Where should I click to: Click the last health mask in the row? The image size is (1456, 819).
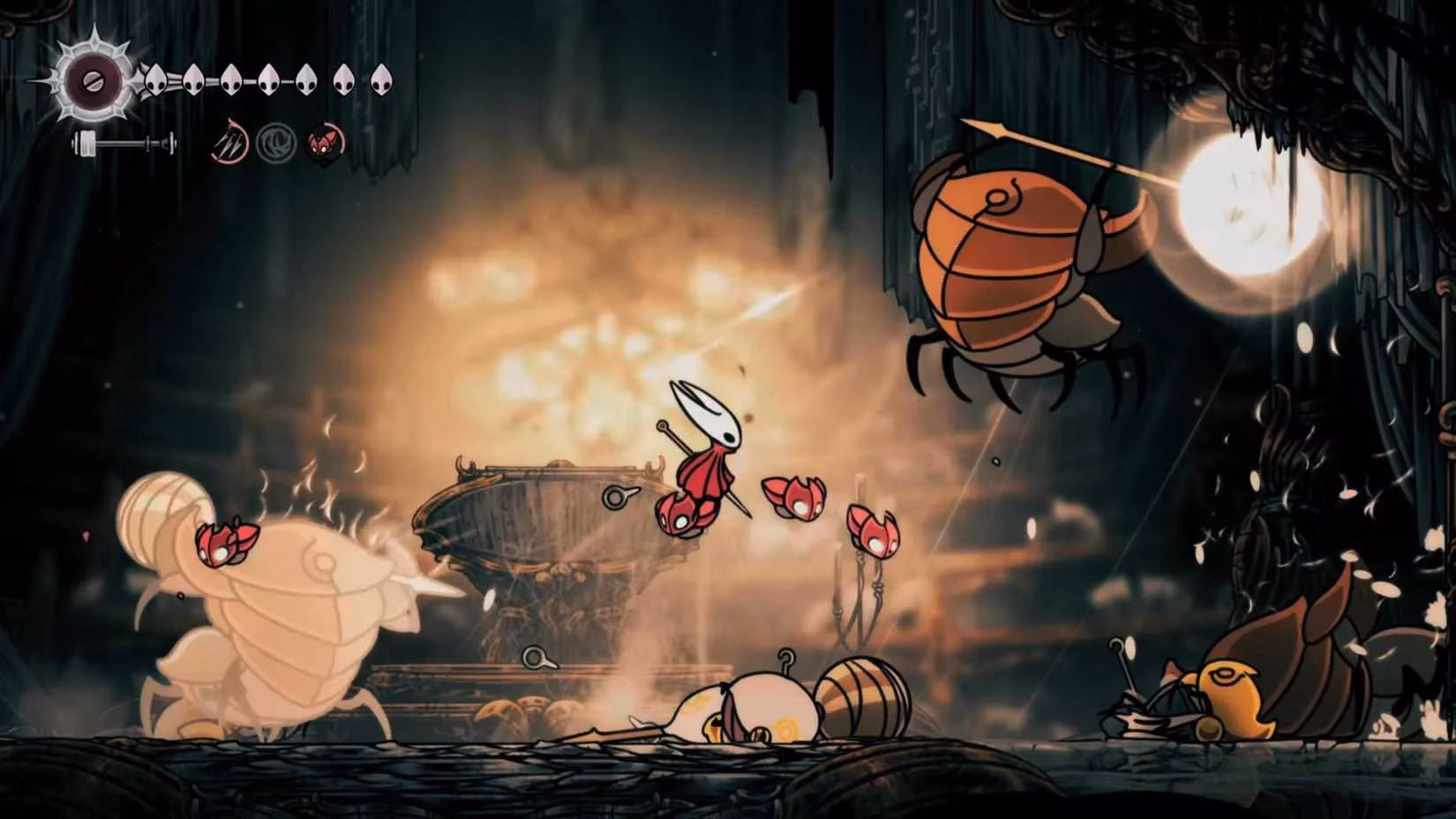pos(381,79)
